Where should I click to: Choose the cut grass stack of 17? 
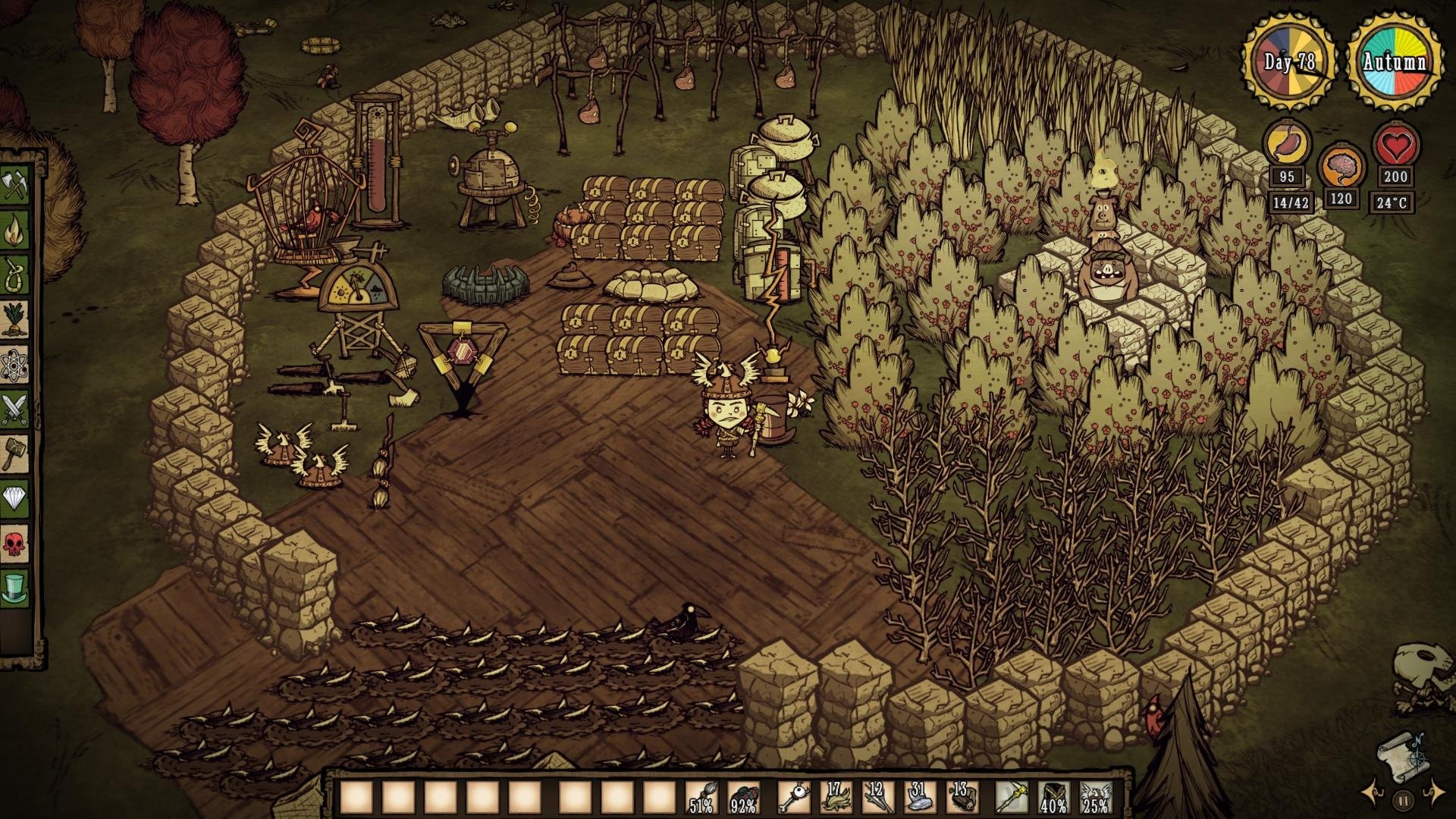click(x=835, y=798)
